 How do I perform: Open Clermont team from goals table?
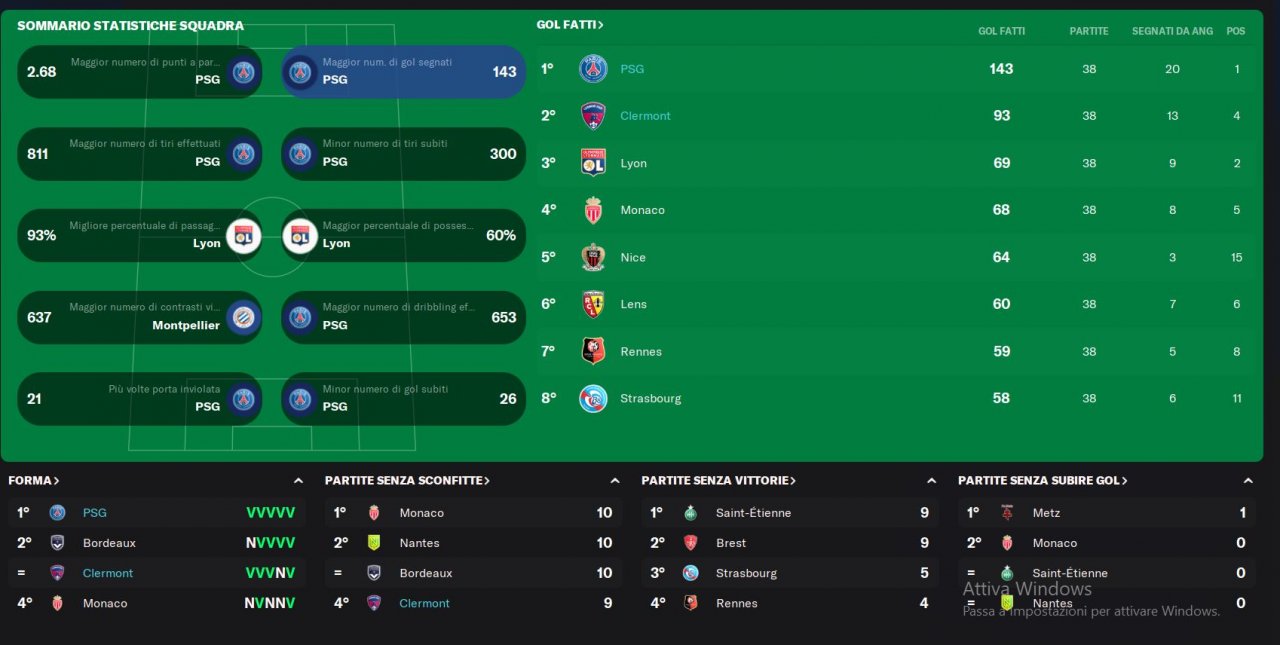645,116
